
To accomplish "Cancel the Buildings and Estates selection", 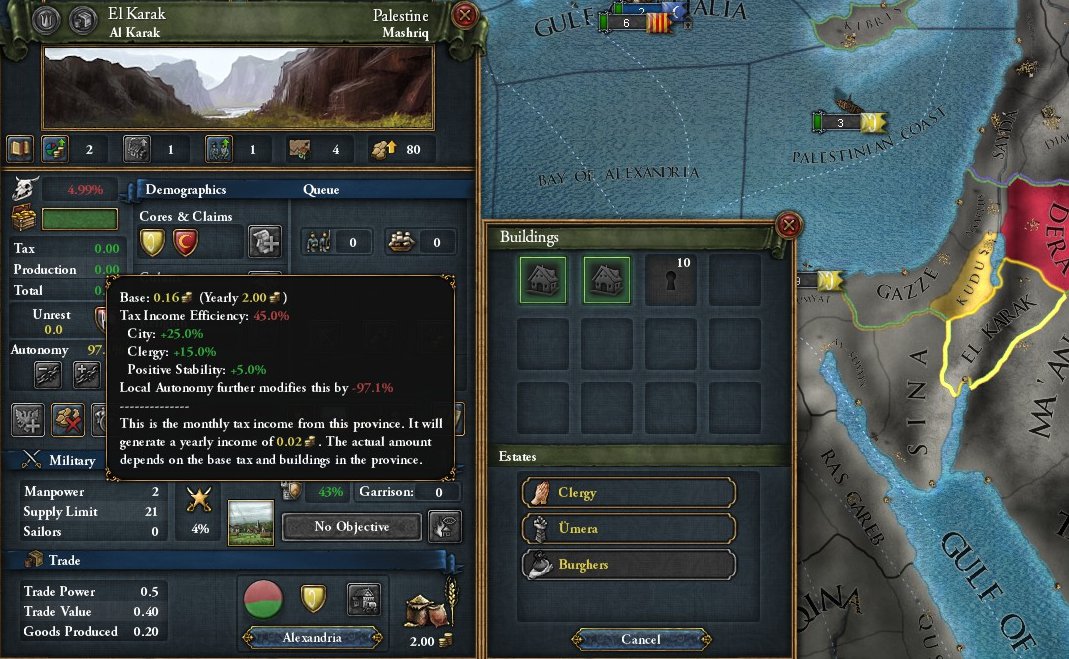I will (x=641, y=639).
